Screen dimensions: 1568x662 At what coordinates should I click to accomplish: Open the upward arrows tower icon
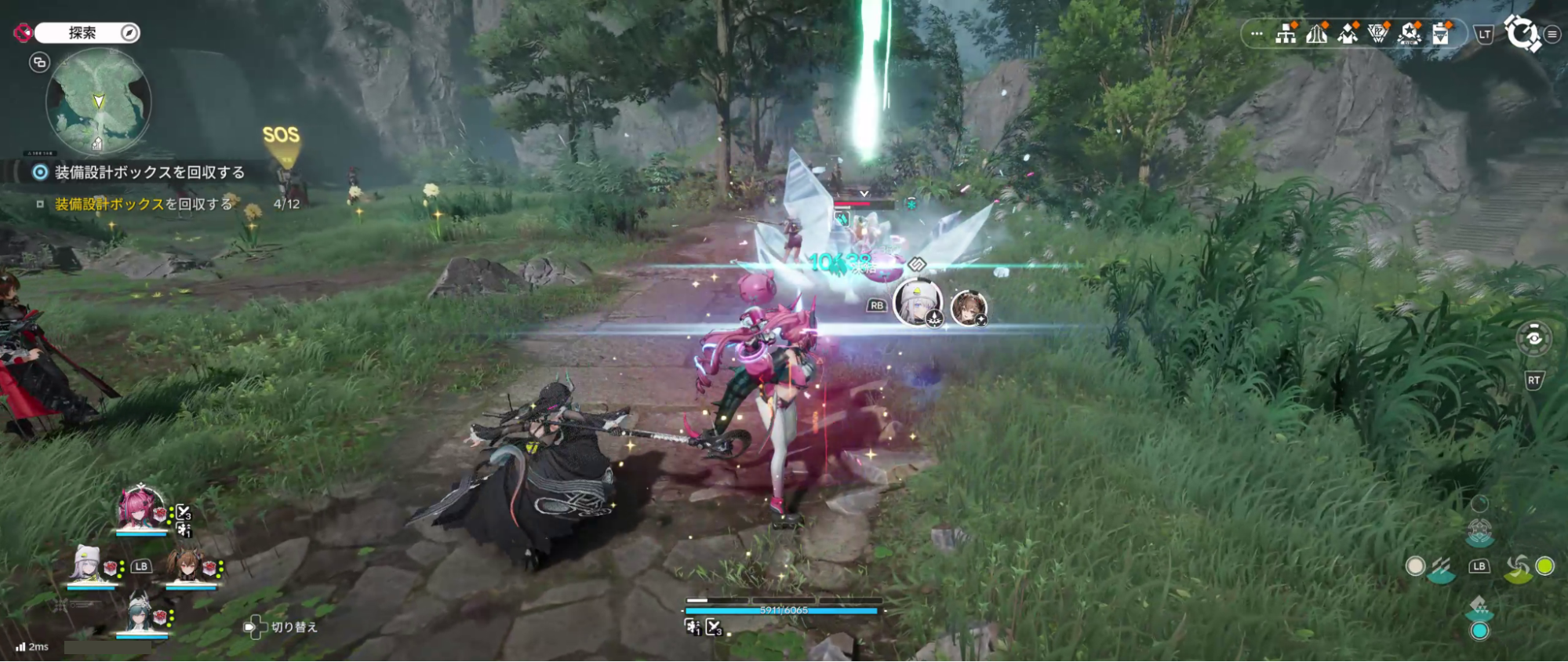tap(1316, 35)
